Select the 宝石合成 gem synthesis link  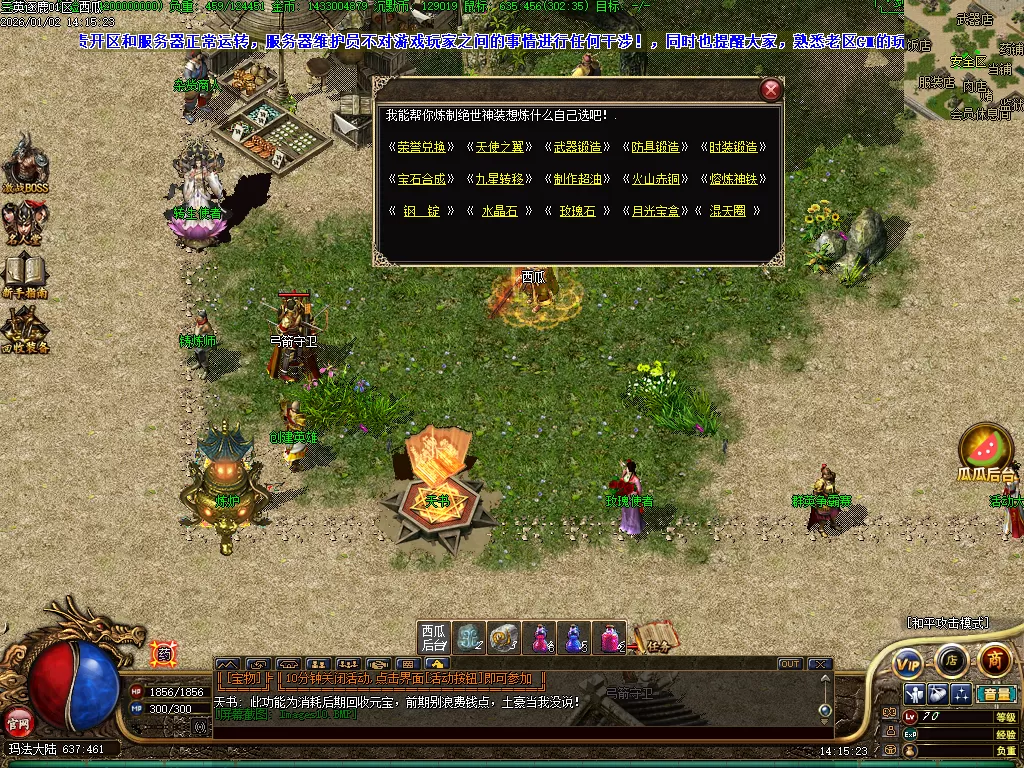tap(416, 179)
